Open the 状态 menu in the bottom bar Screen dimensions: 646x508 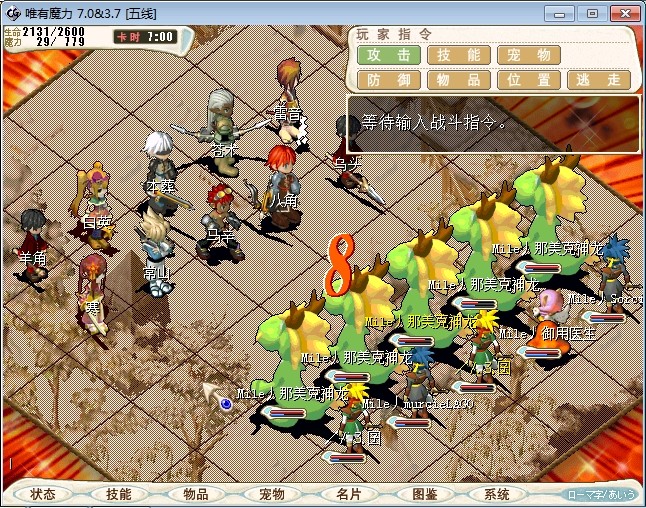tap(43, 494)
